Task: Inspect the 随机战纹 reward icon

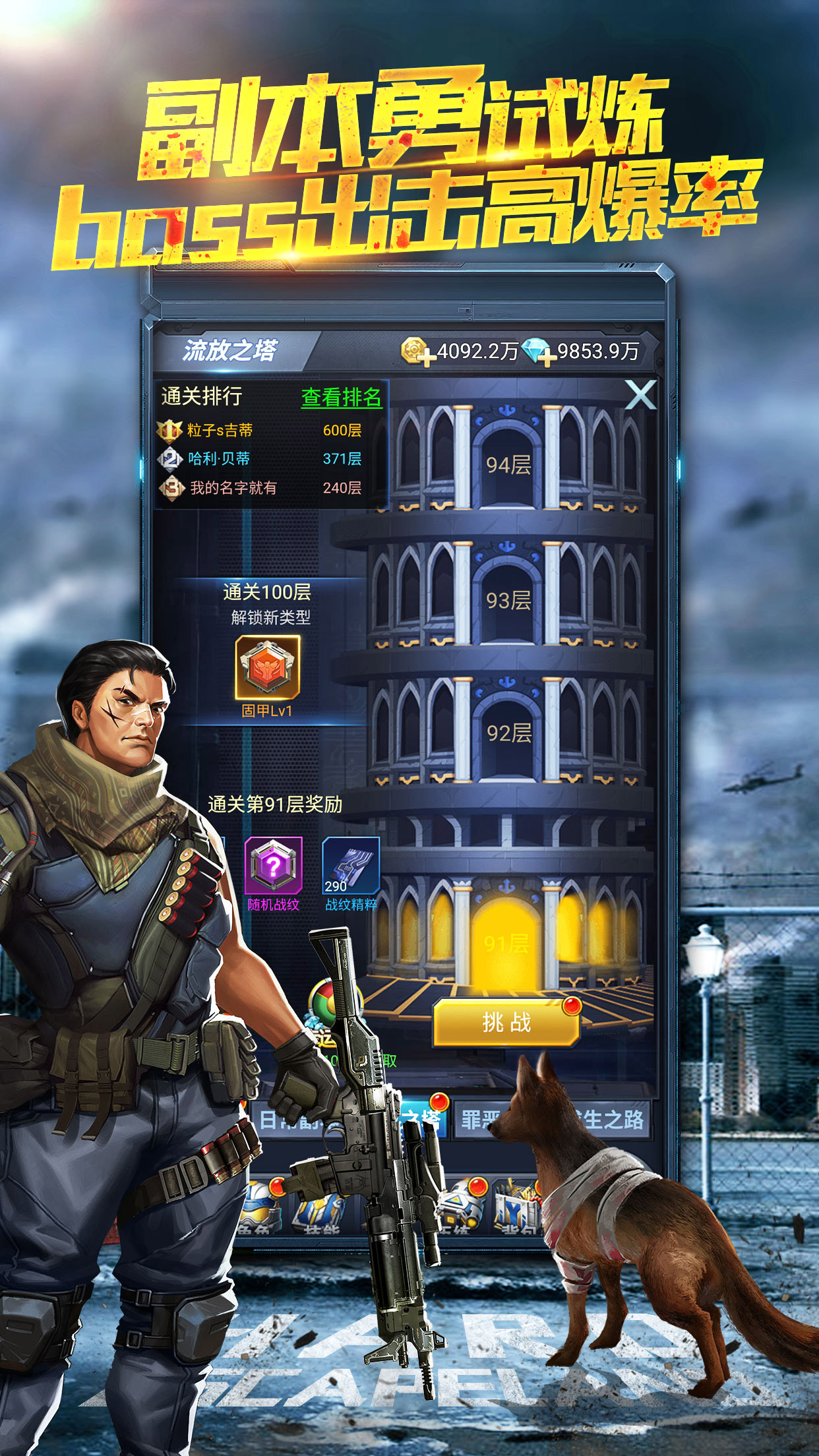Action: 274,866
